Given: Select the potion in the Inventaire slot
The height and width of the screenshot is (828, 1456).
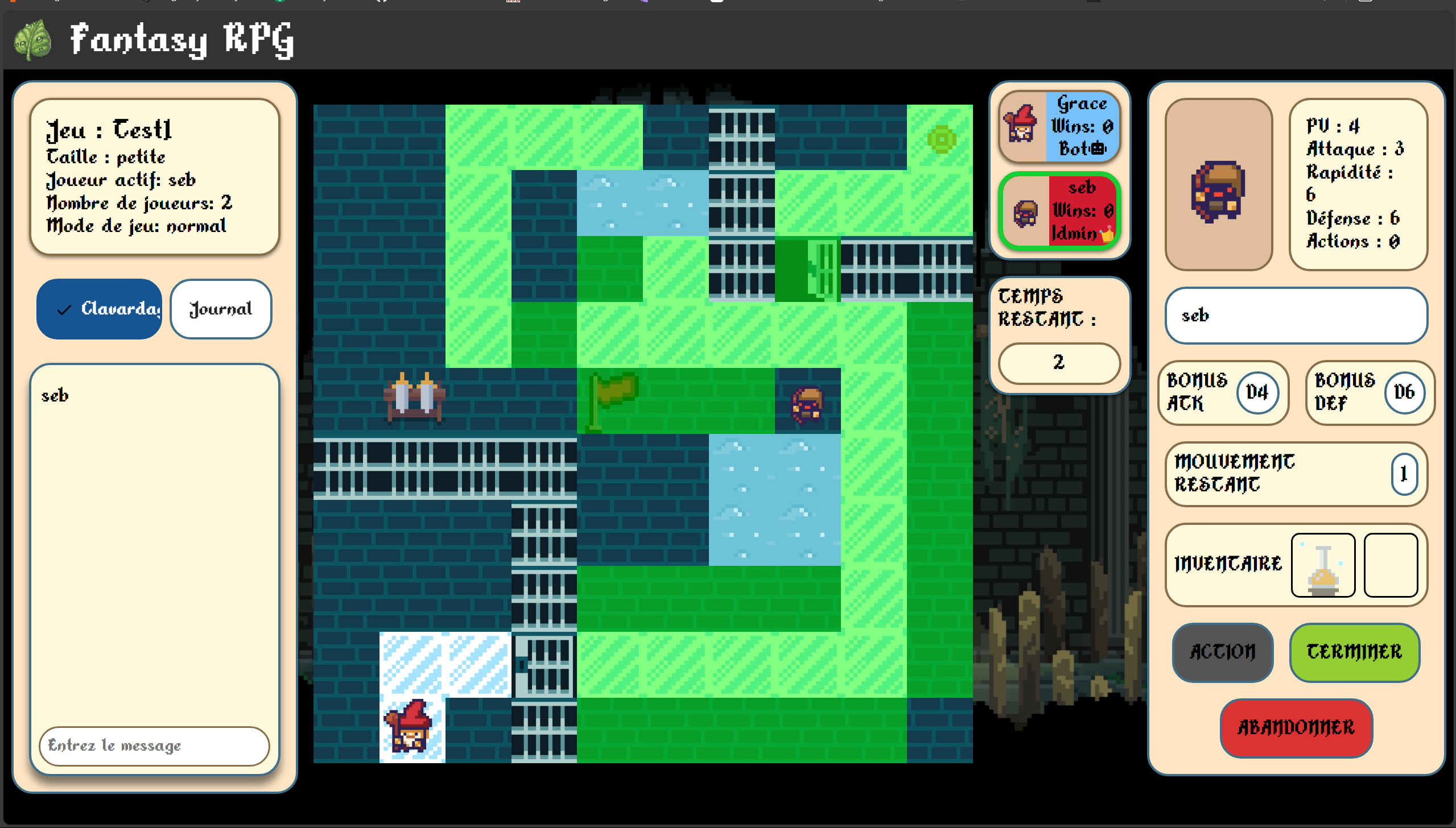Looking at the screenshot, I should (1323, 565).
